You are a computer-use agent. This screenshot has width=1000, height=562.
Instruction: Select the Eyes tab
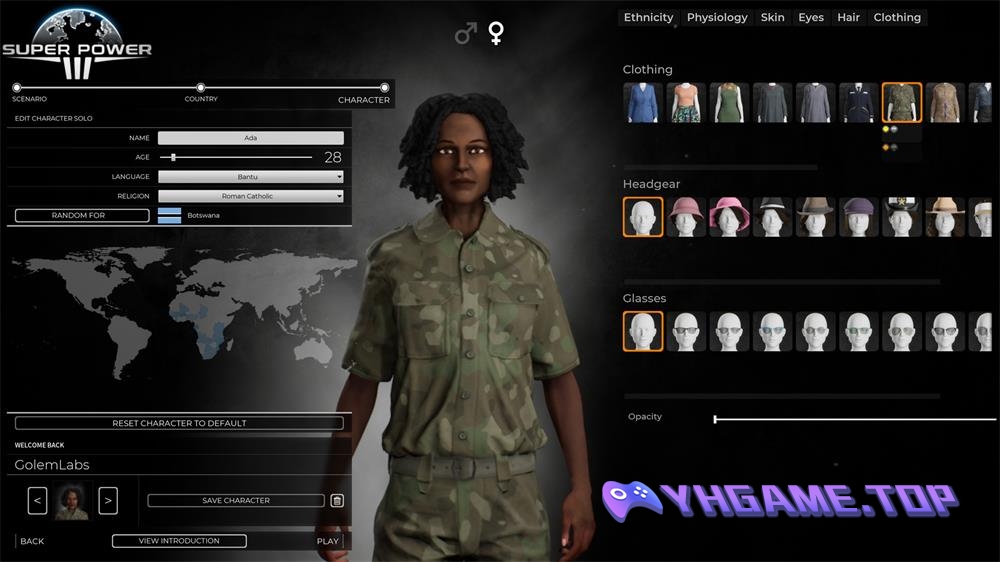(811, 18)
